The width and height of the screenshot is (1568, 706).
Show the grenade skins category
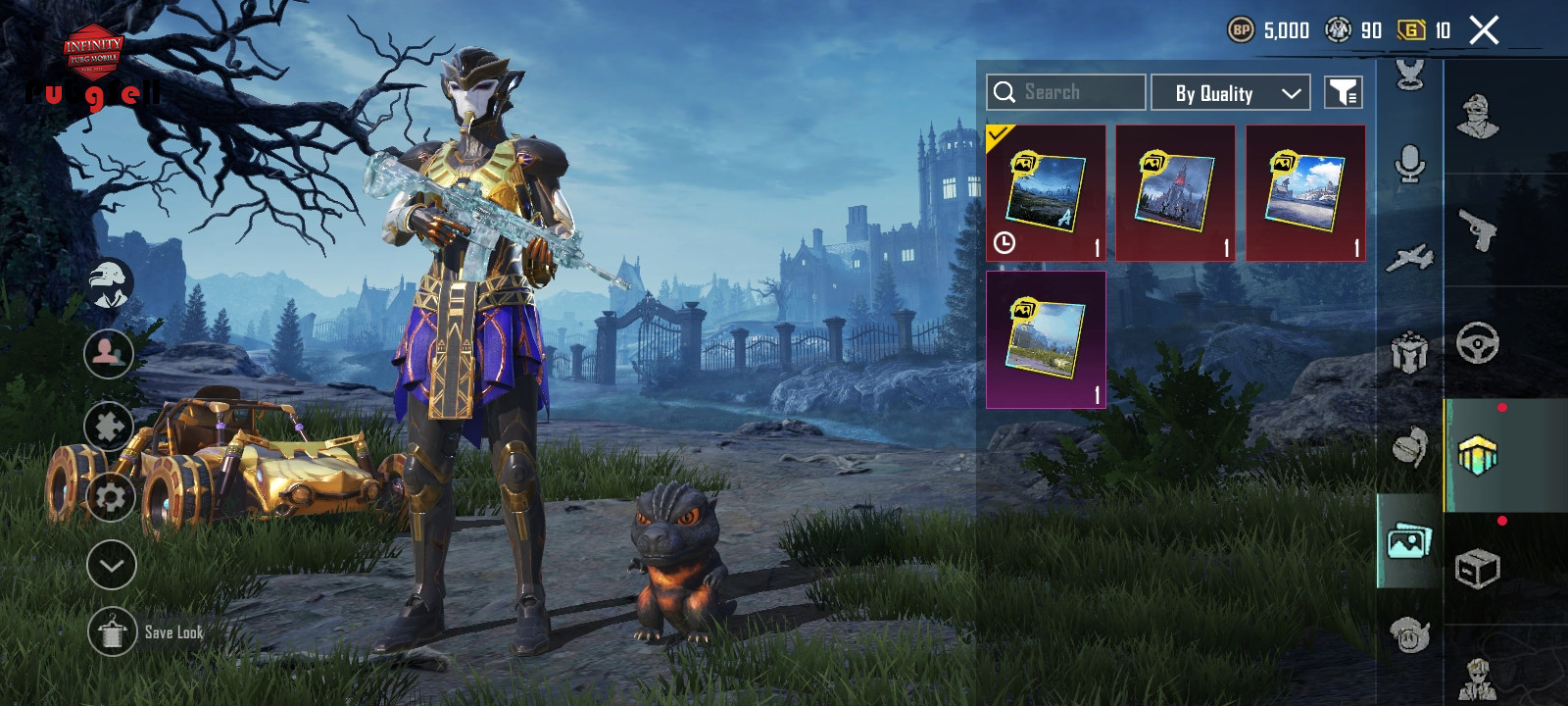[x=1409, y=446]
